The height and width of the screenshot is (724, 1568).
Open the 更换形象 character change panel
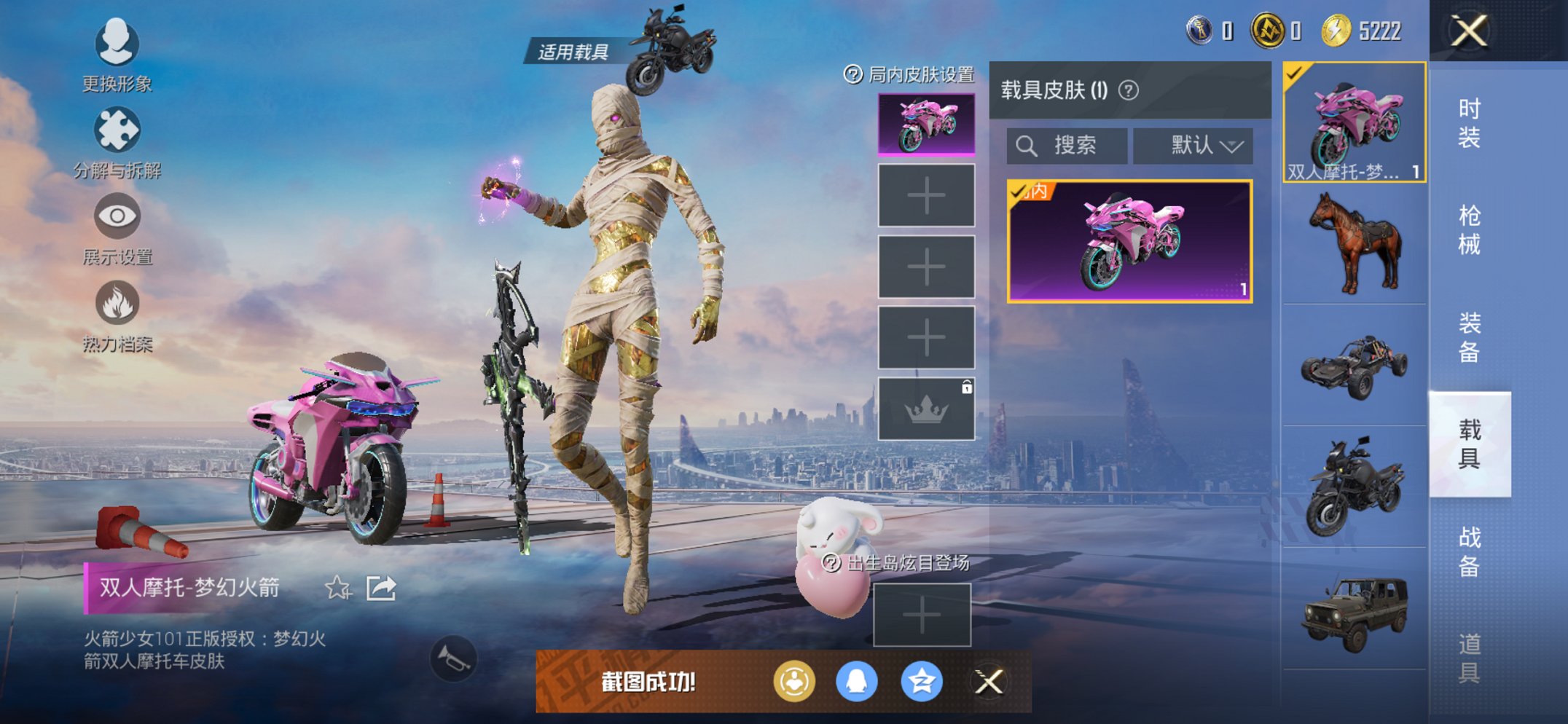(x=117, y=55)
